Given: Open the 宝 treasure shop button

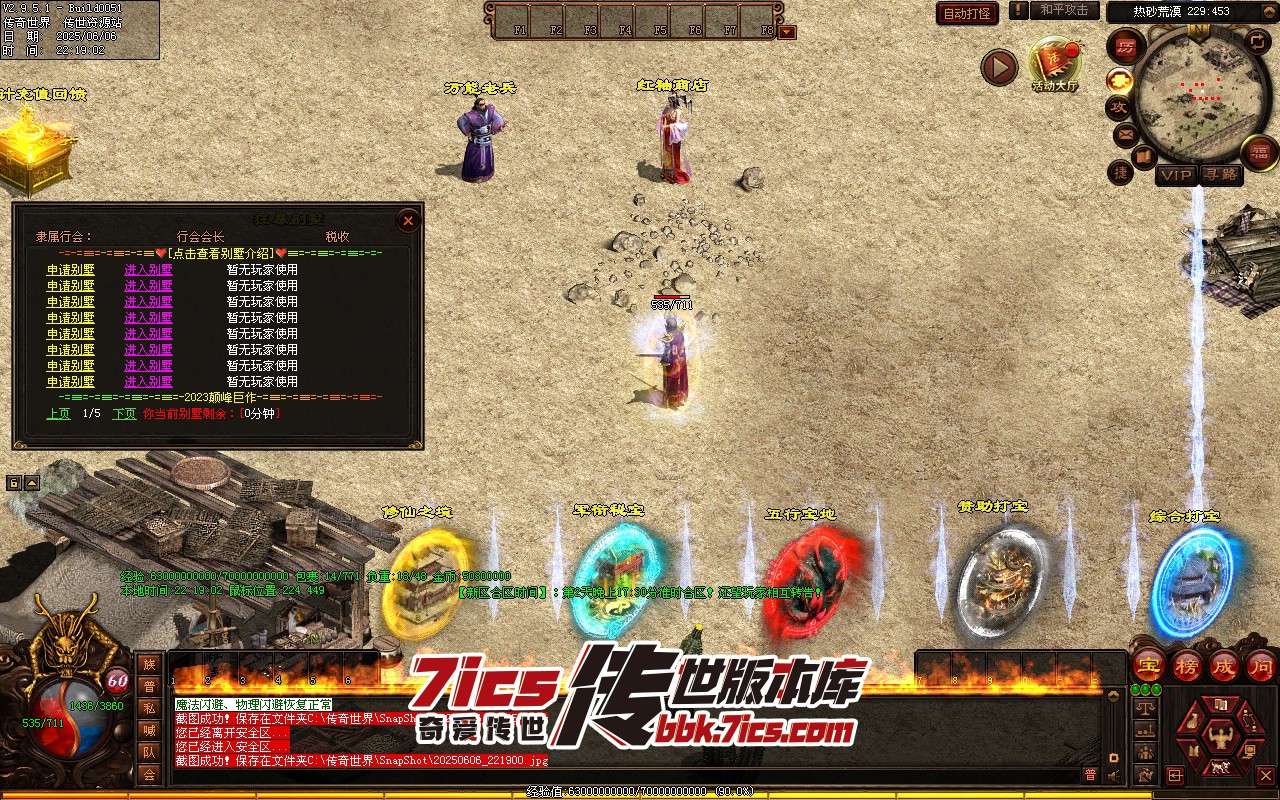Looking at the screenshot, I should [1149, 665].
